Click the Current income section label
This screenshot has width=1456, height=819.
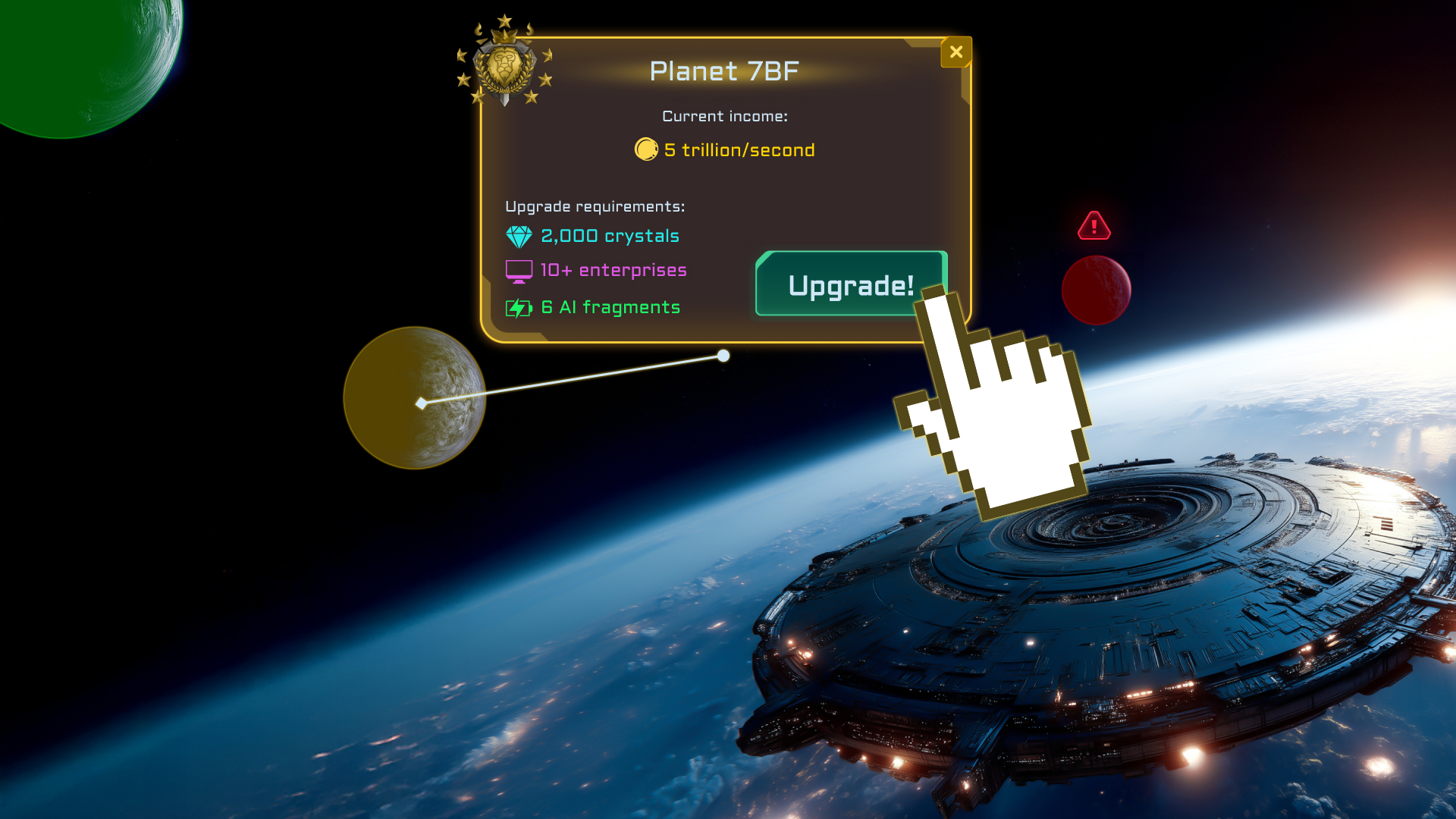pyautogui.click(x=725, y=116)
